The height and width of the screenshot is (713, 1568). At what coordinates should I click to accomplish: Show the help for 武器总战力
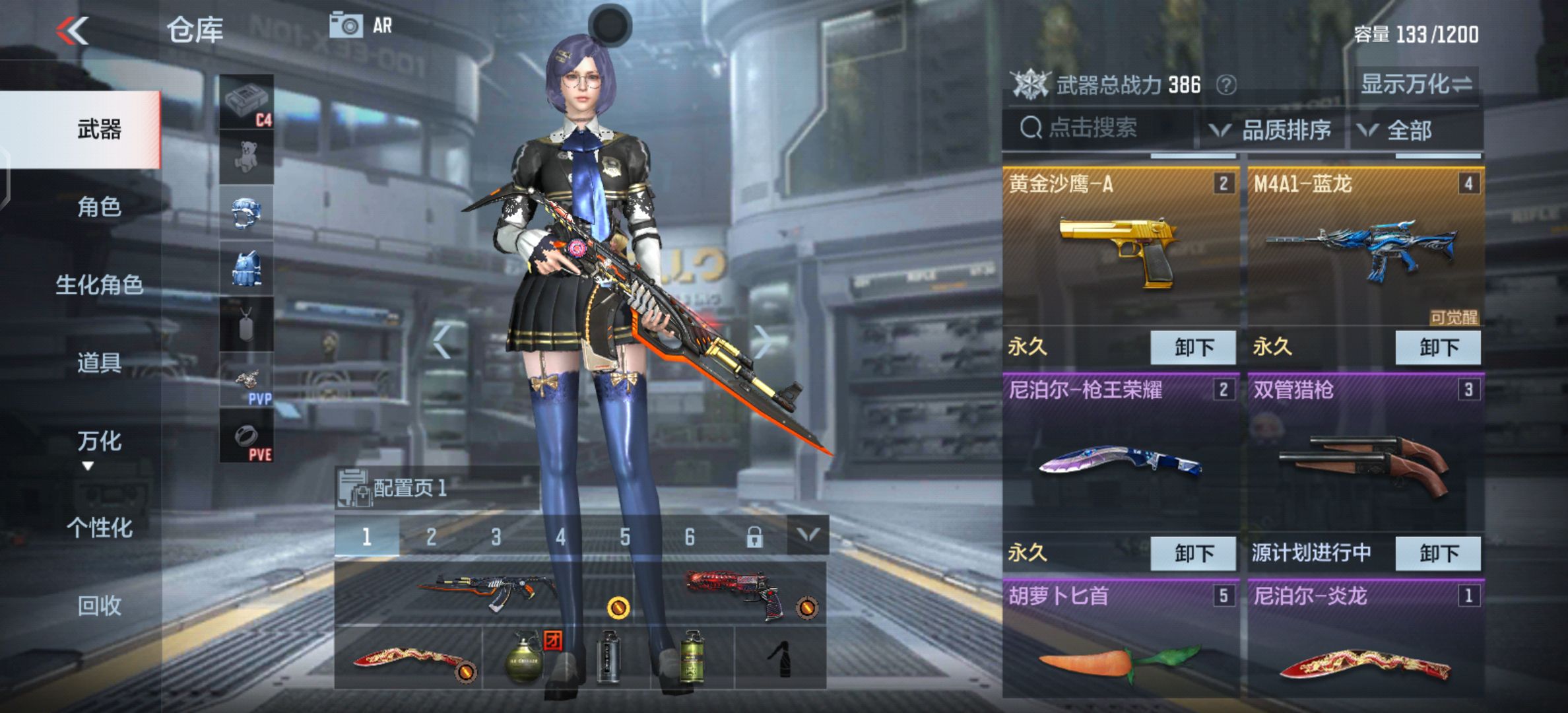tap(1226, 85)
